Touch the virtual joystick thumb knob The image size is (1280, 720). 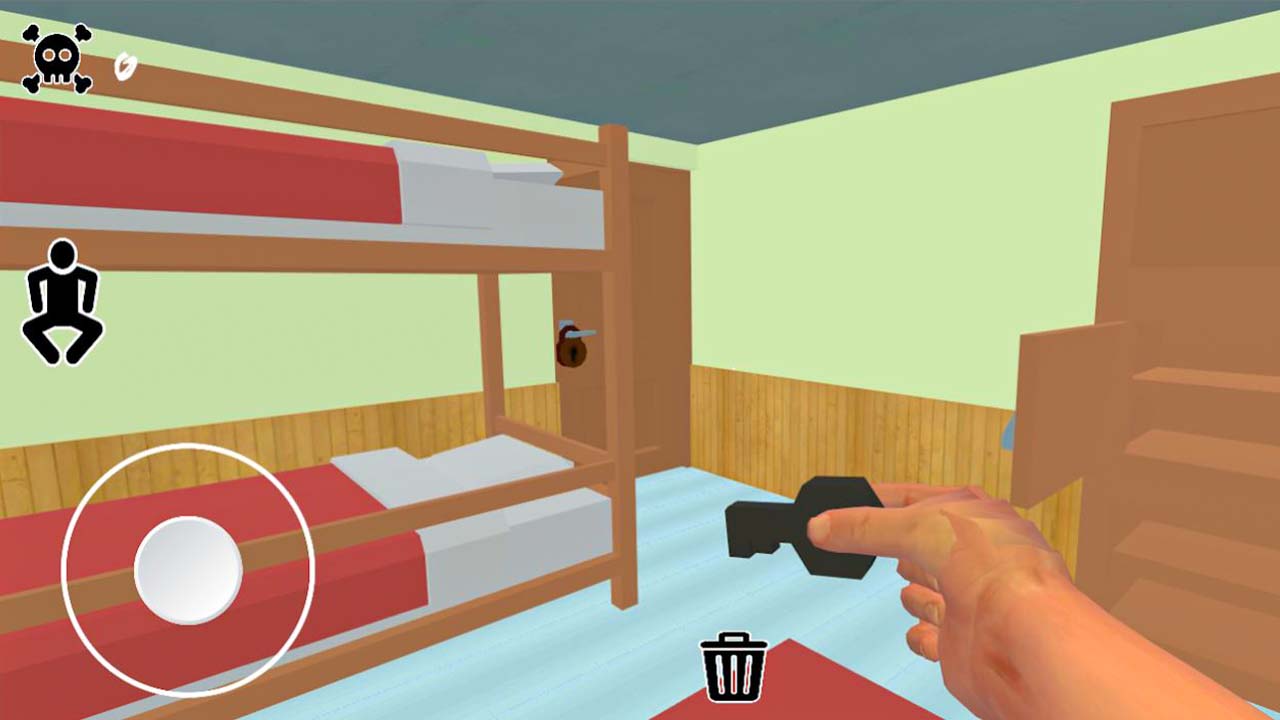pos(188,570)
